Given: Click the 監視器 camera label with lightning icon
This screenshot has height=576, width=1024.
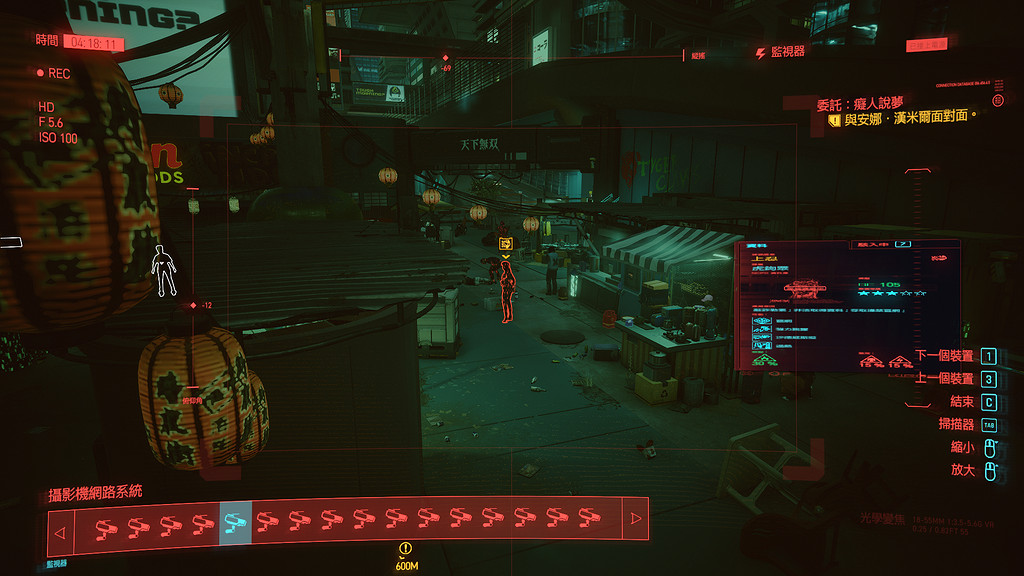Looking at the screenshot, I should pos(780,52).
